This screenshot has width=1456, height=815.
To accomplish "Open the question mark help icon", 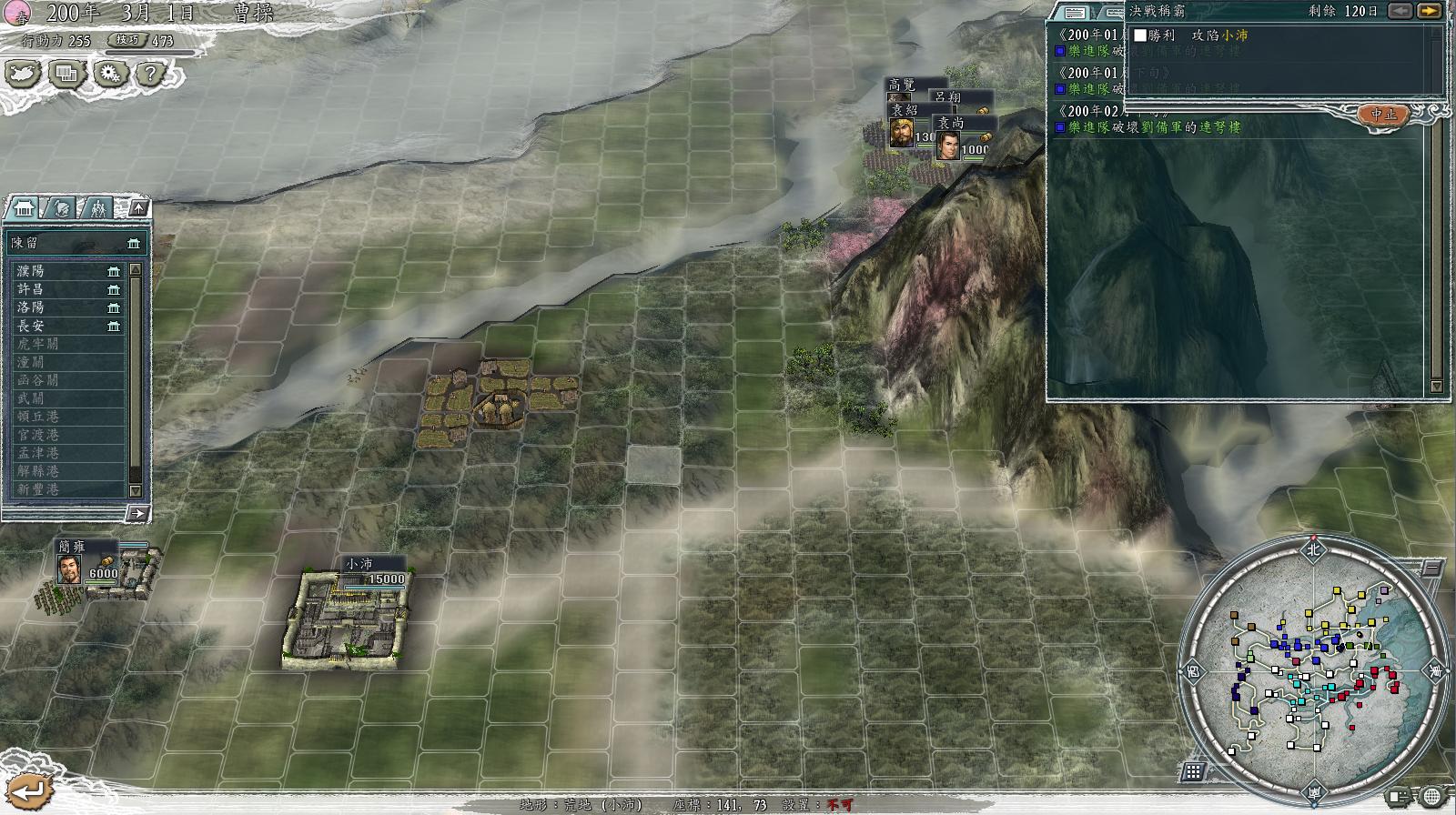I will (x=152, y=73).
